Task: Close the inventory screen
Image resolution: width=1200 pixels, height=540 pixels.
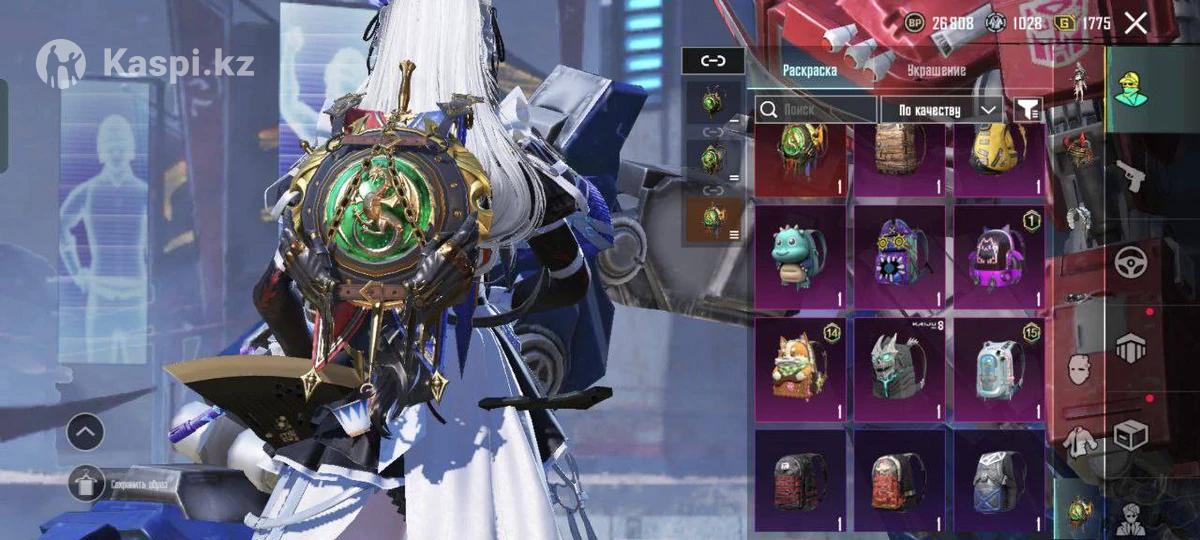Action: (1135, 23)
